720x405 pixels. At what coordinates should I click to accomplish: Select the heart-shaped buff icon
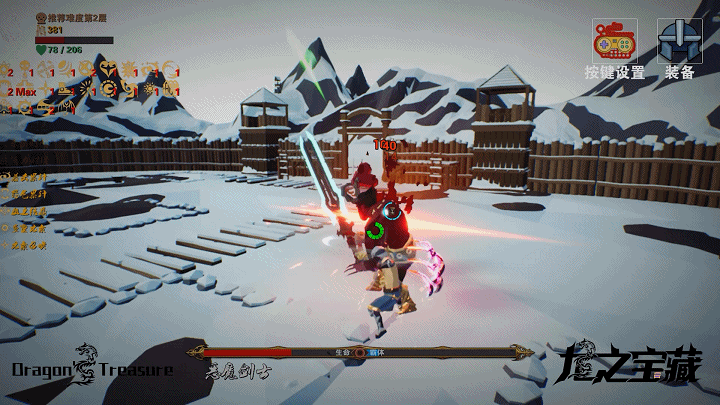point(108,68)
